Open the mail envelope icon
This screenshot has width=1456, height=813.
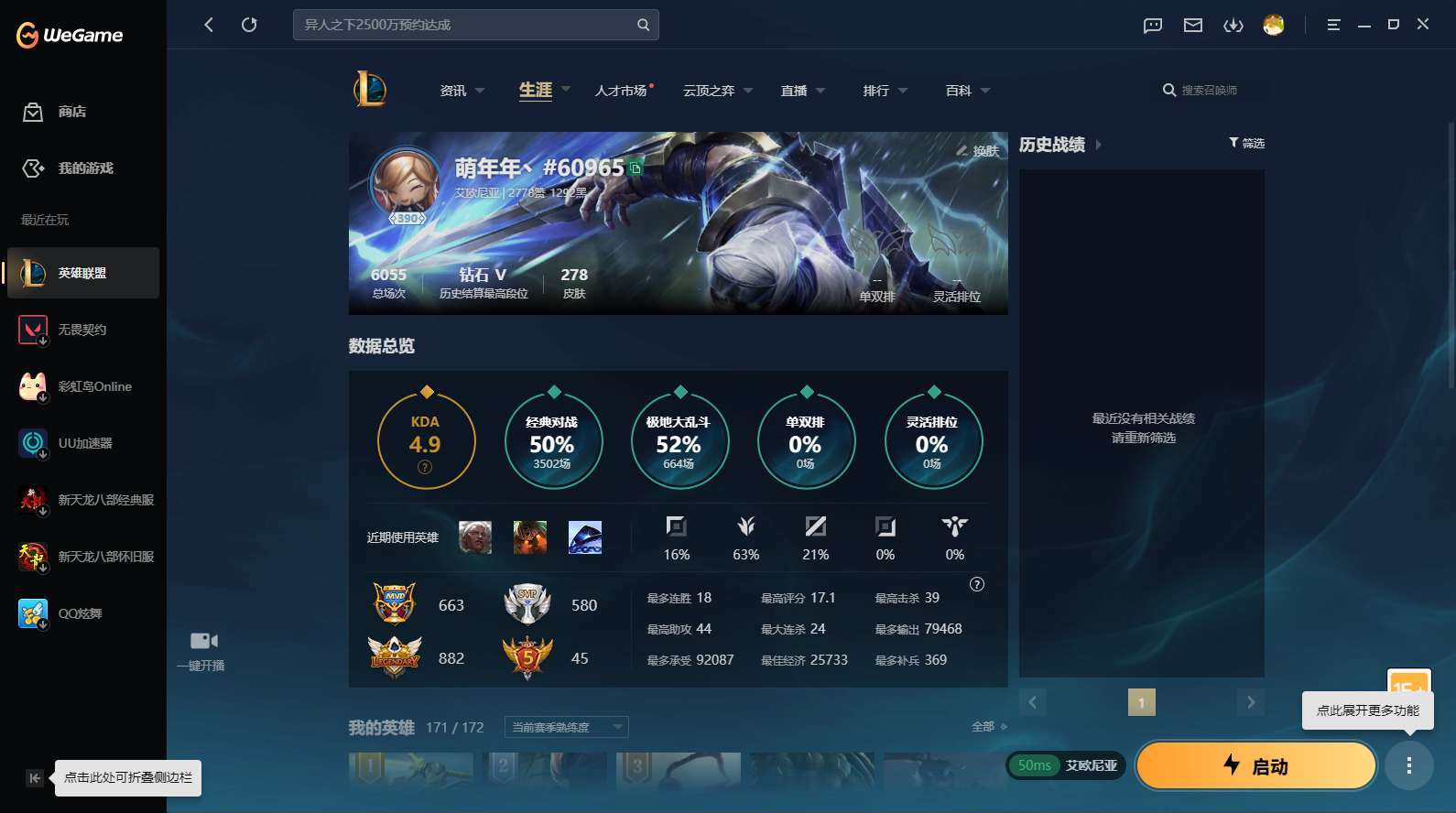(x=1192, y=26)
